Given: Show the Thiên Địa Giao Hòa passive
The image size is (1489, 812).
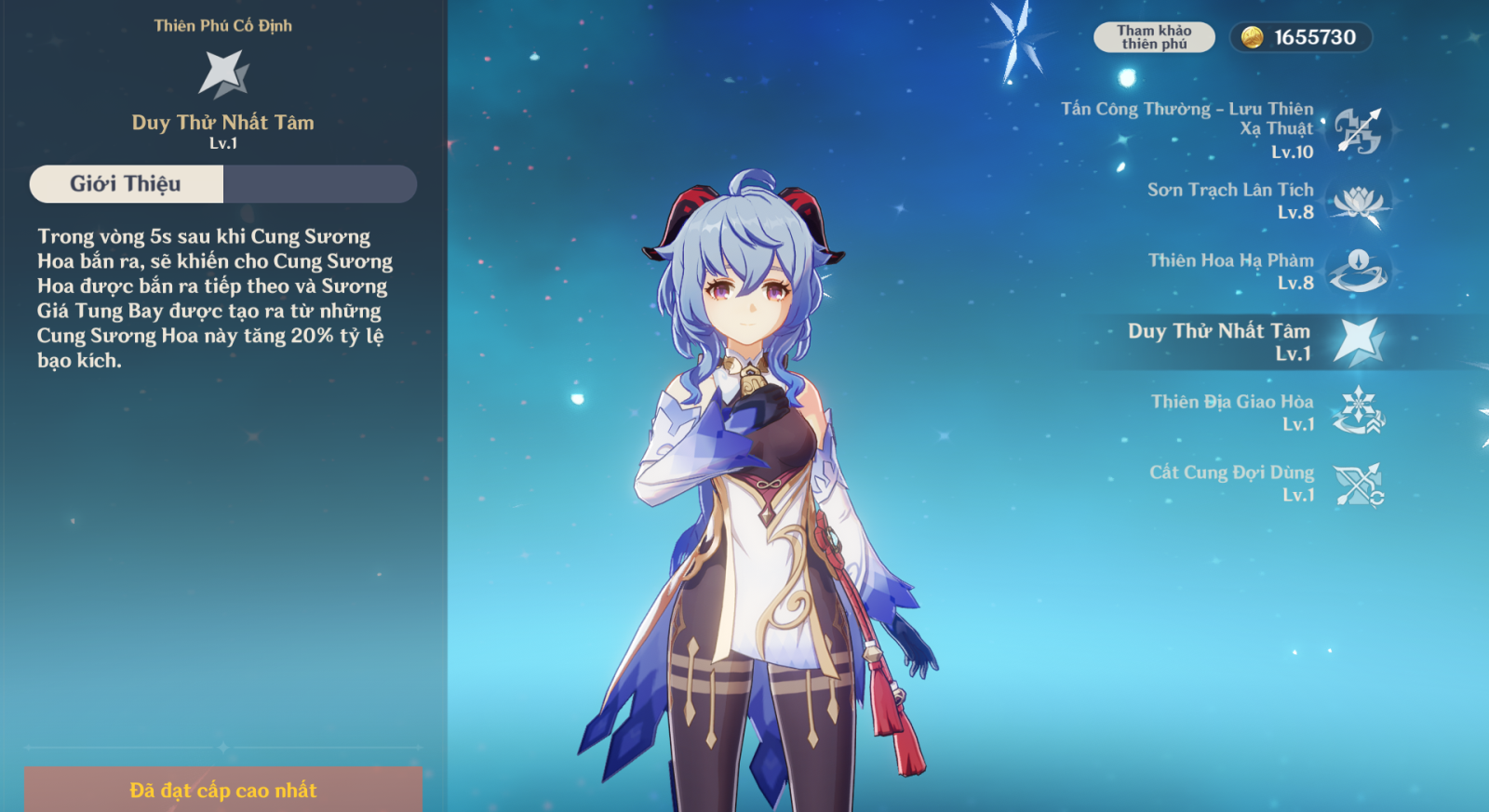Looking at the screenshot, I should [x=1358, y=412].
